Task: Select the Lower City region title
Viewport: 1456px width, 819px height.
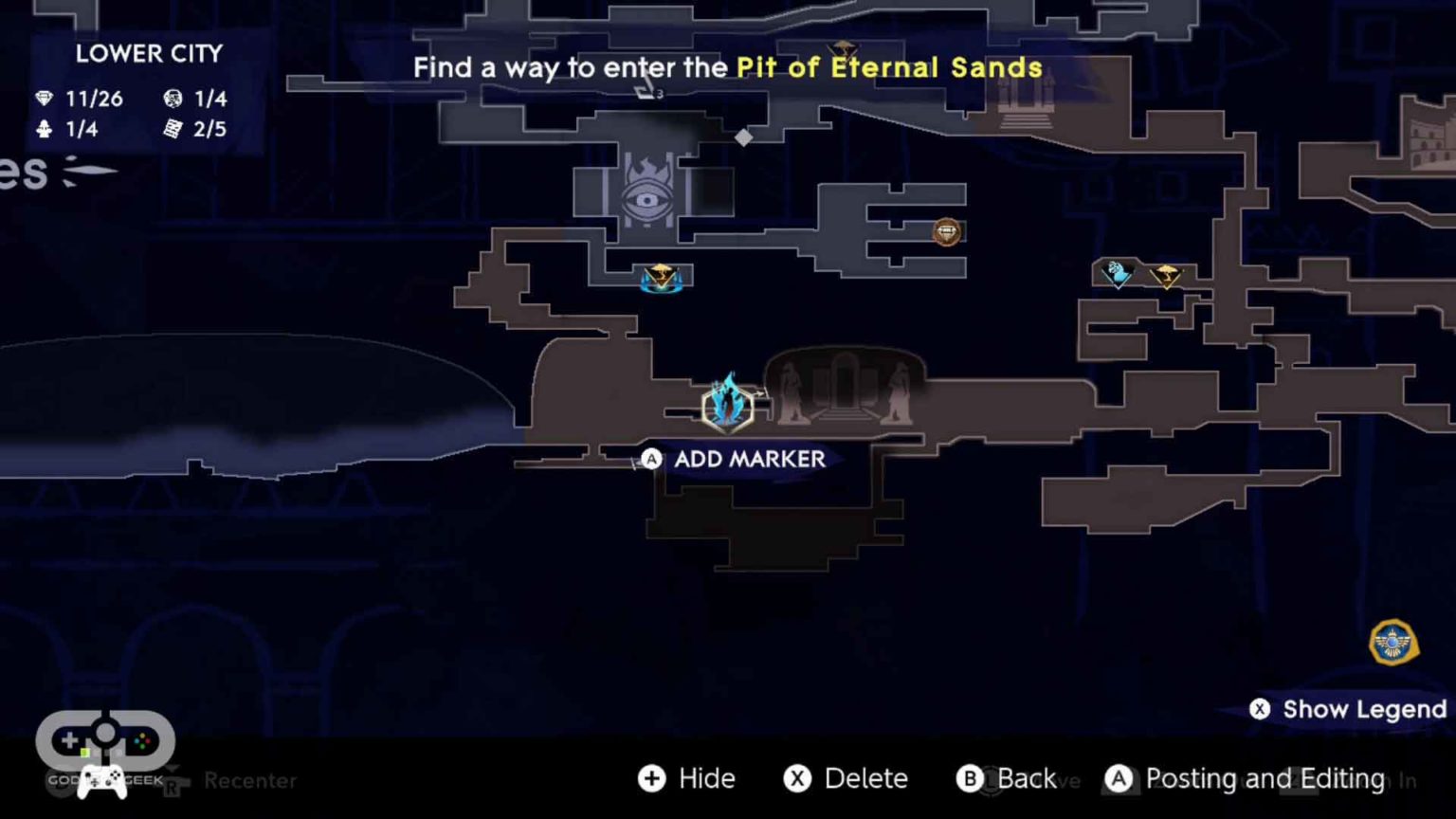Action: pyautogui.click(x=149, y=54)
